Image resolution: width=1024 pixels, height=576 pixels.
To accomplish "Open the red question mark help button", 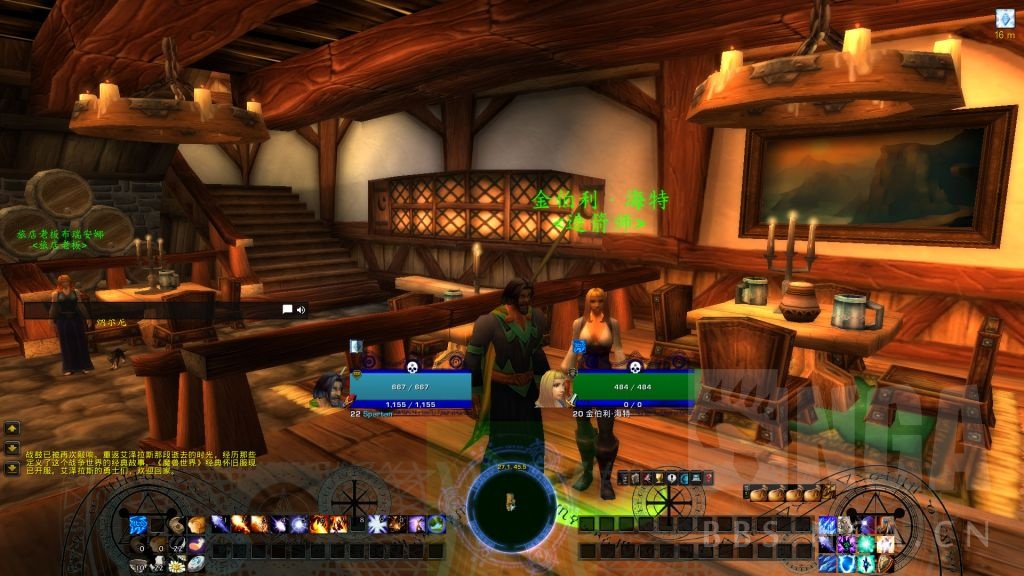I will [708, 479].
